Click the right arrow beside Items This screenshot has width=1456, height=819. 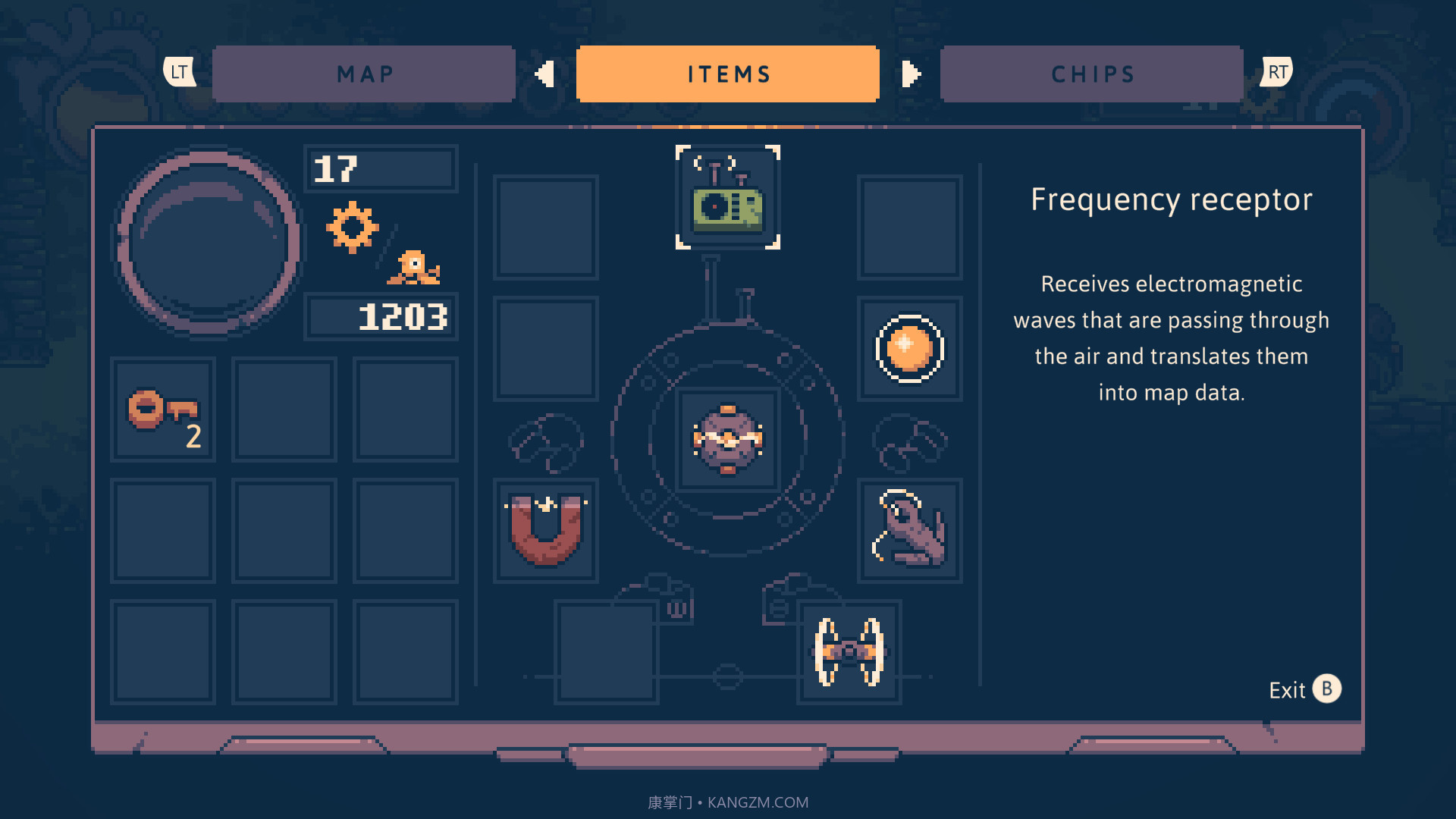(911, 74)
